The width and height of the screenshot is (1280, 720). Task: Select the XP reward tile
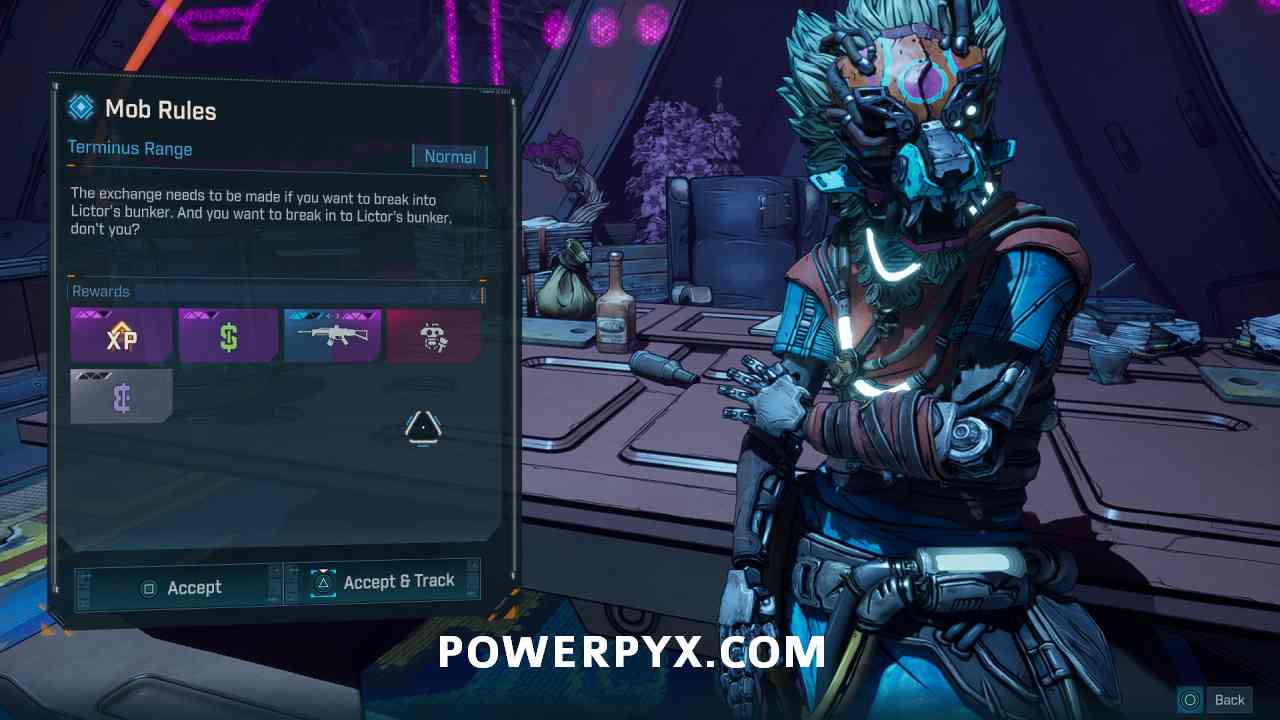(x=121, y=335)
